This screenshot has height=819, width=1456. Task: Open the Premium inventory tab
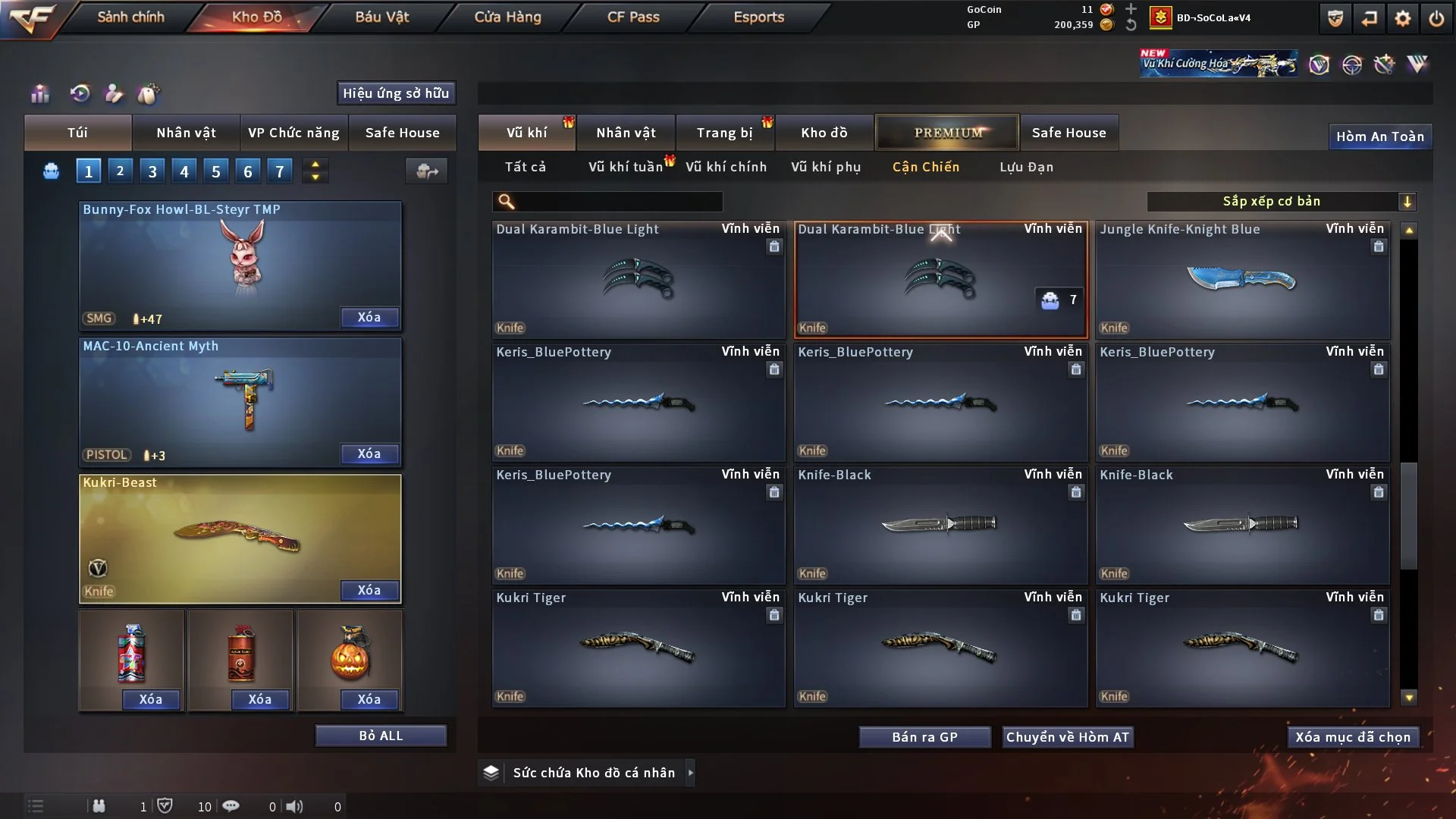(947, 133)
